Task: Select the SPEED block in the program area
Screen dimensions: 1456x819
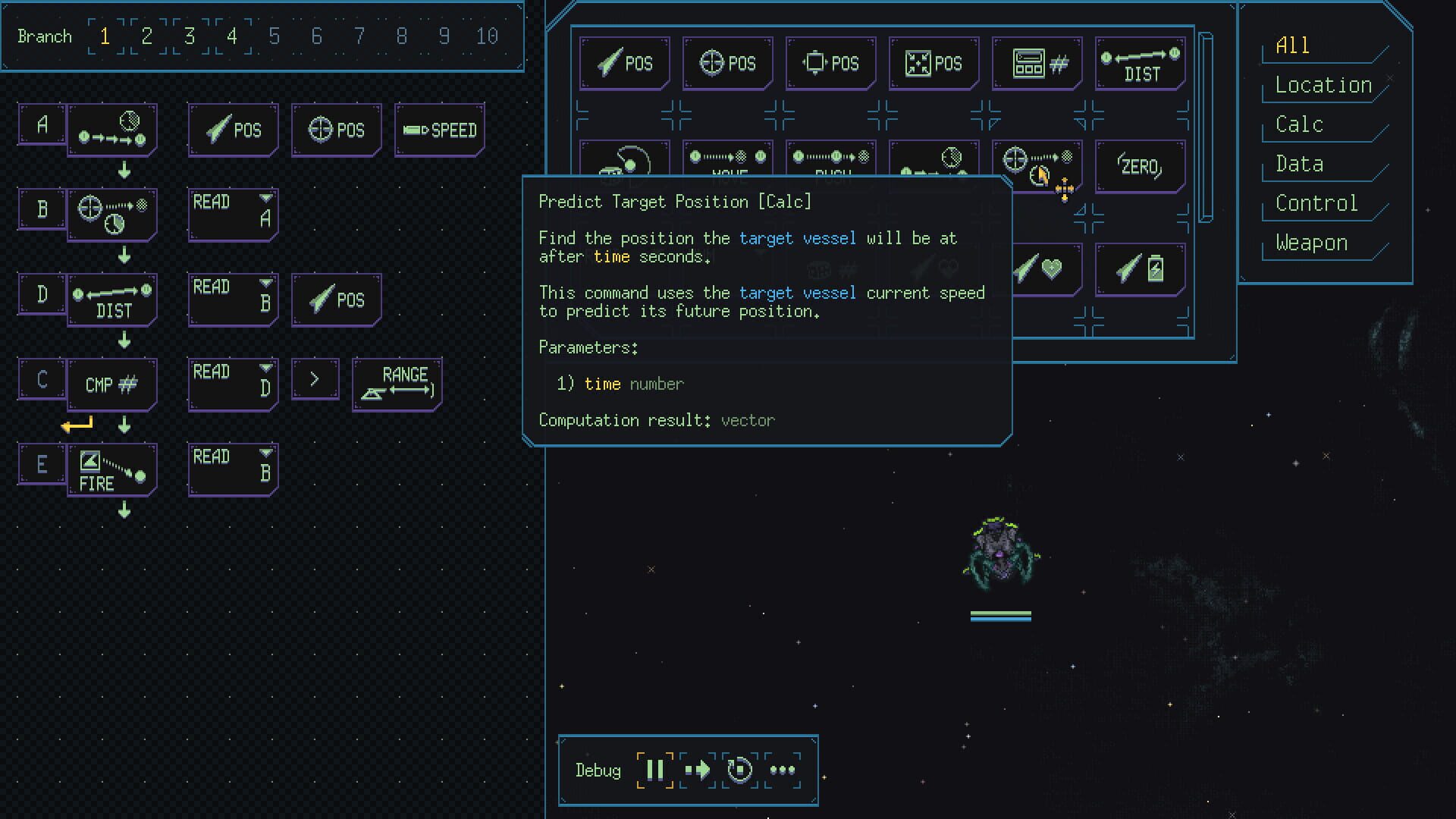Action: [x=439, y=130]
